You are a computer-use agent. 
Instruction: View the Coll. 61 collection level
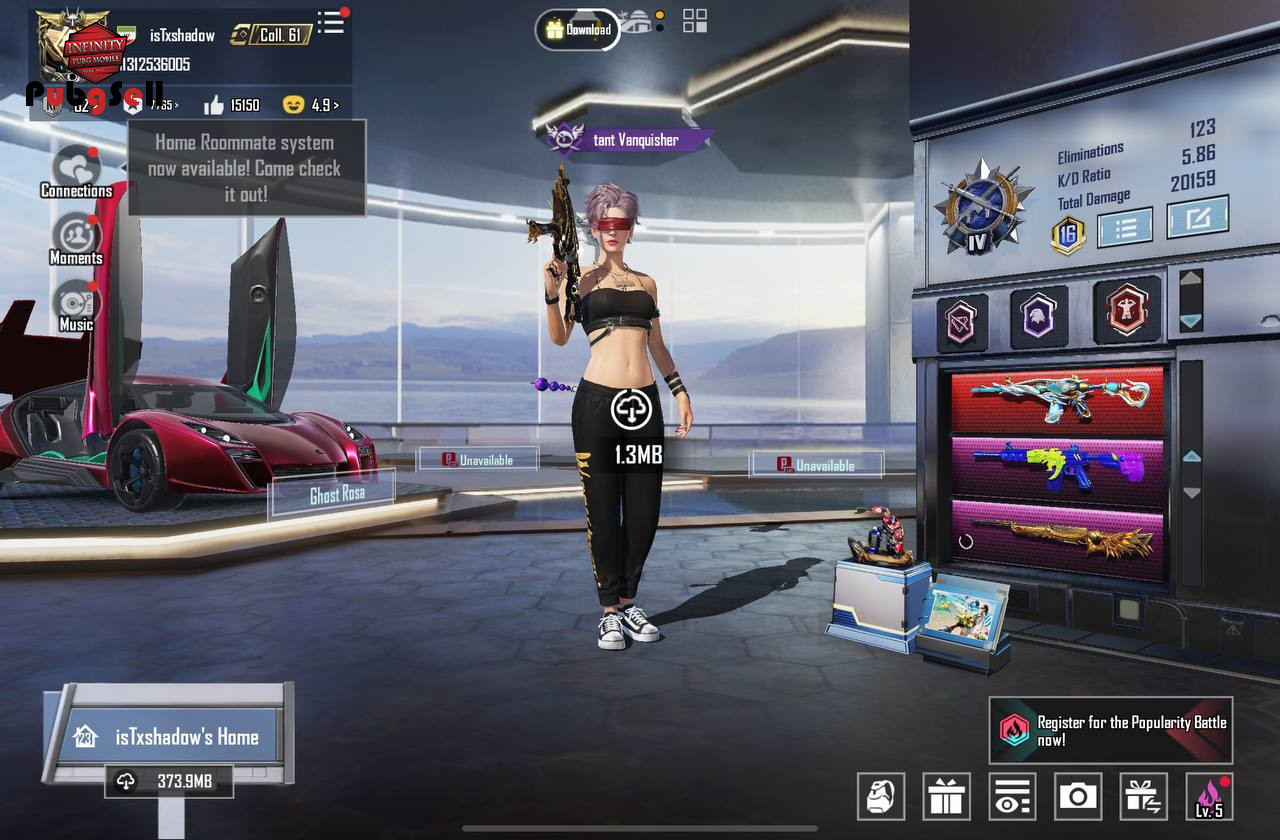pos(271,35)
